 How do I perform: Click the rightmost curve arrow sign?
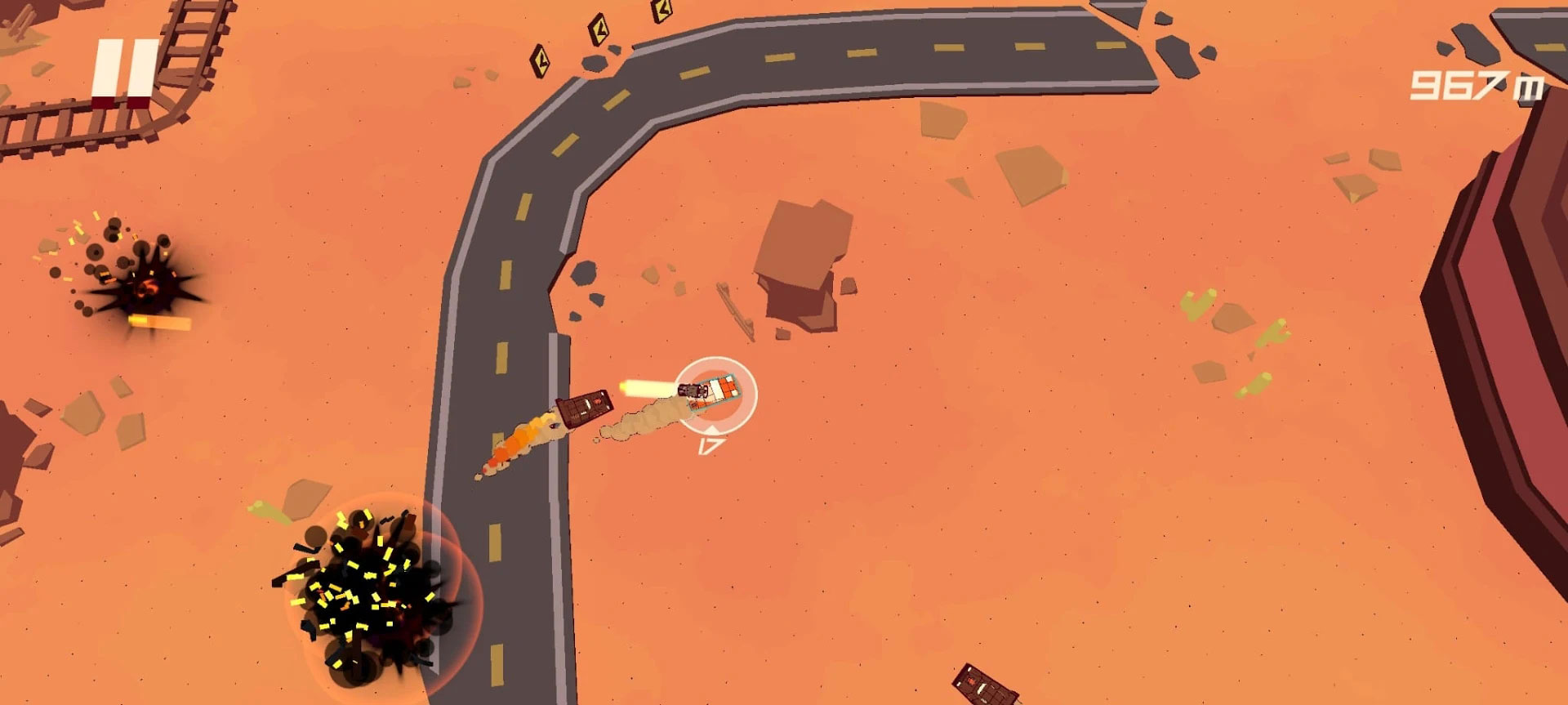pyautogui.click(x=661, y=12)
